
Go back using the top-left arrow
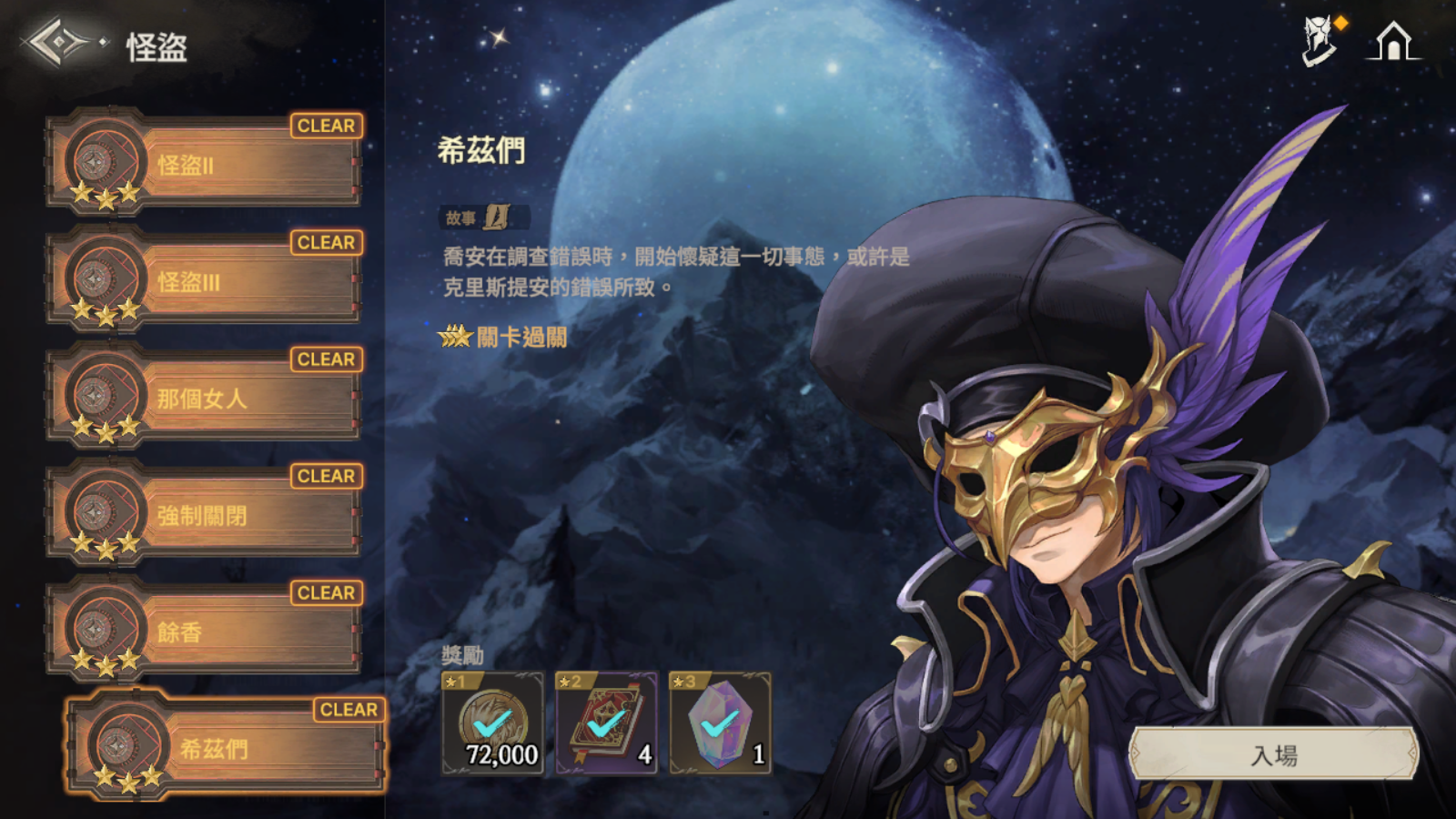(x=56, y=42)
